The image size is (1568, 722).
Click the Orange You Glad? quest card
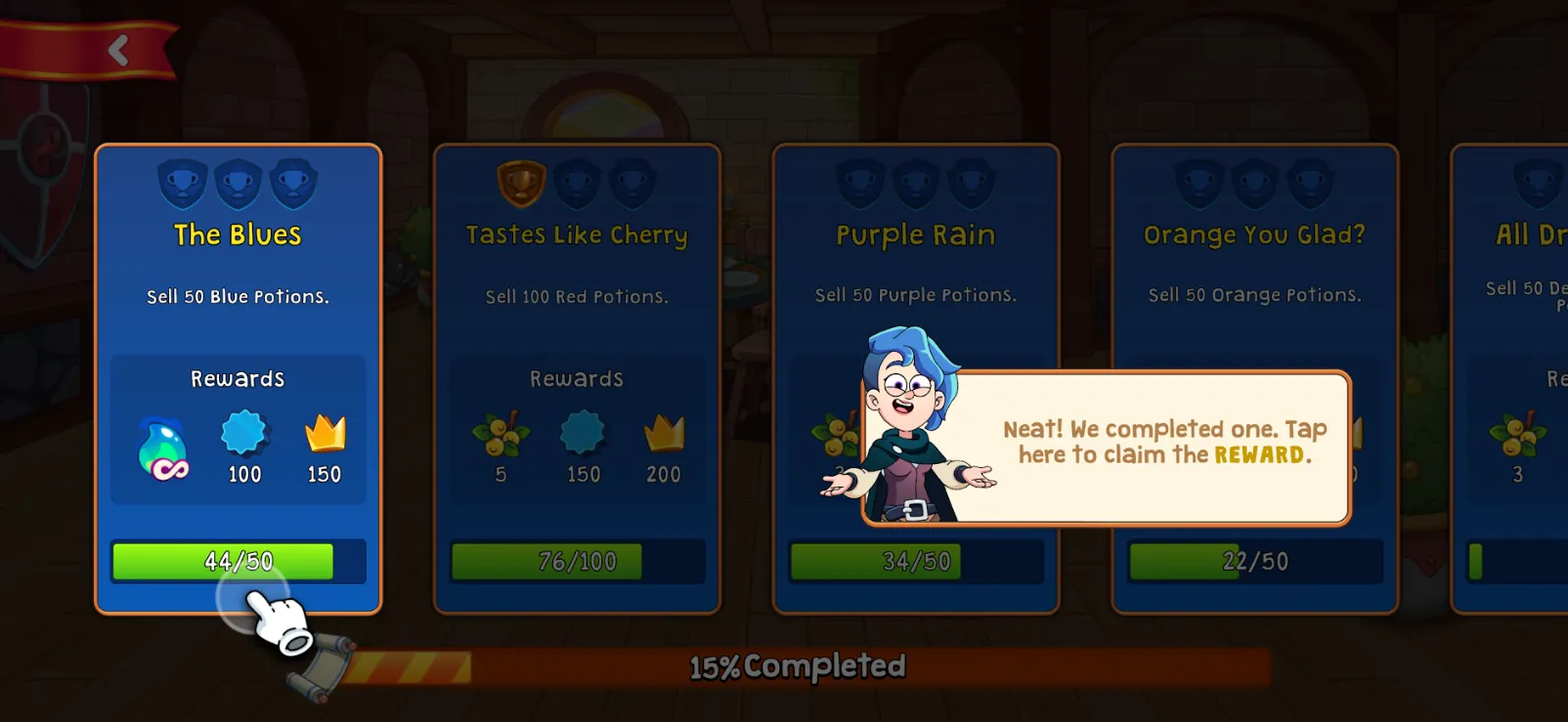tap(1254, 234)
